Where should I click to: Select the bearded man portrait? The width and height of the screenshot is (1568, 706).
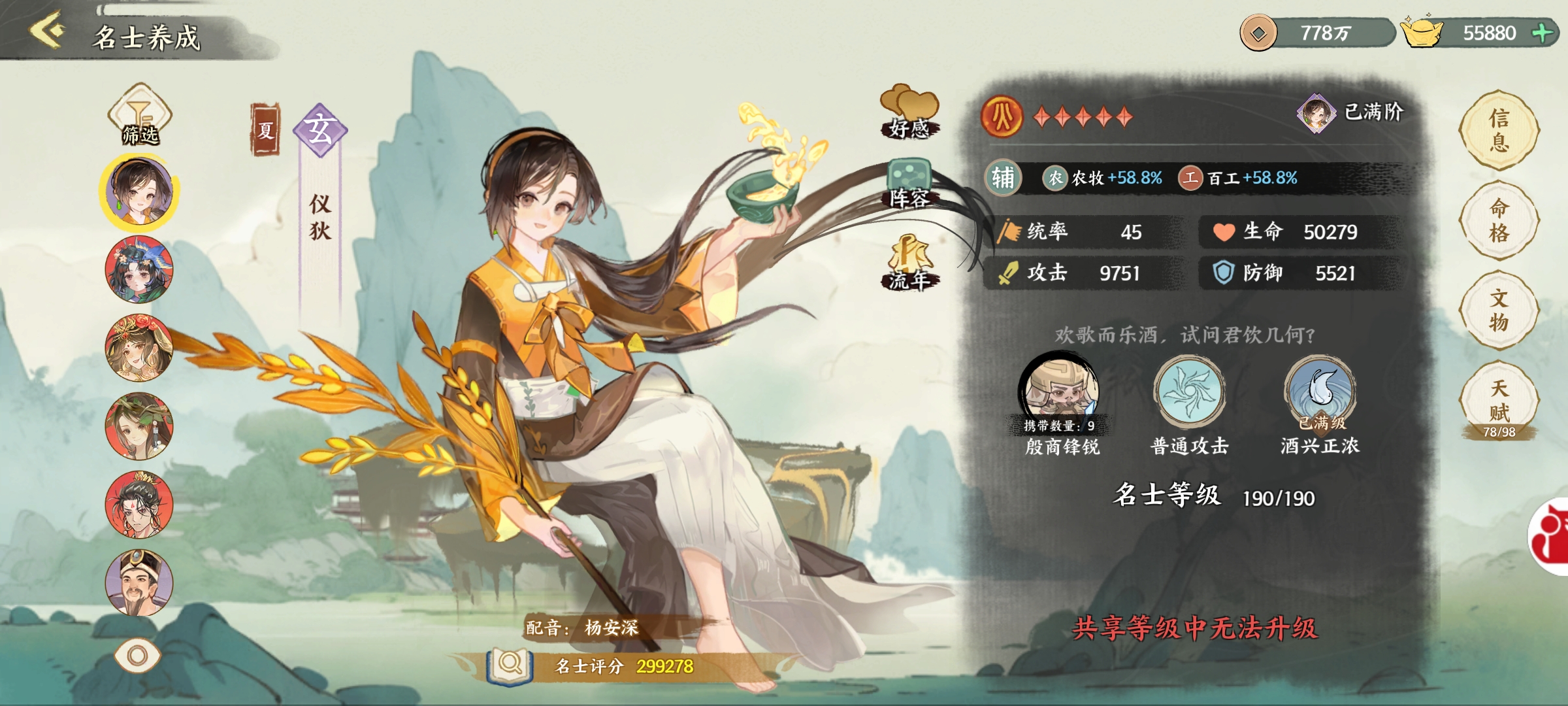tap(139, 582)
